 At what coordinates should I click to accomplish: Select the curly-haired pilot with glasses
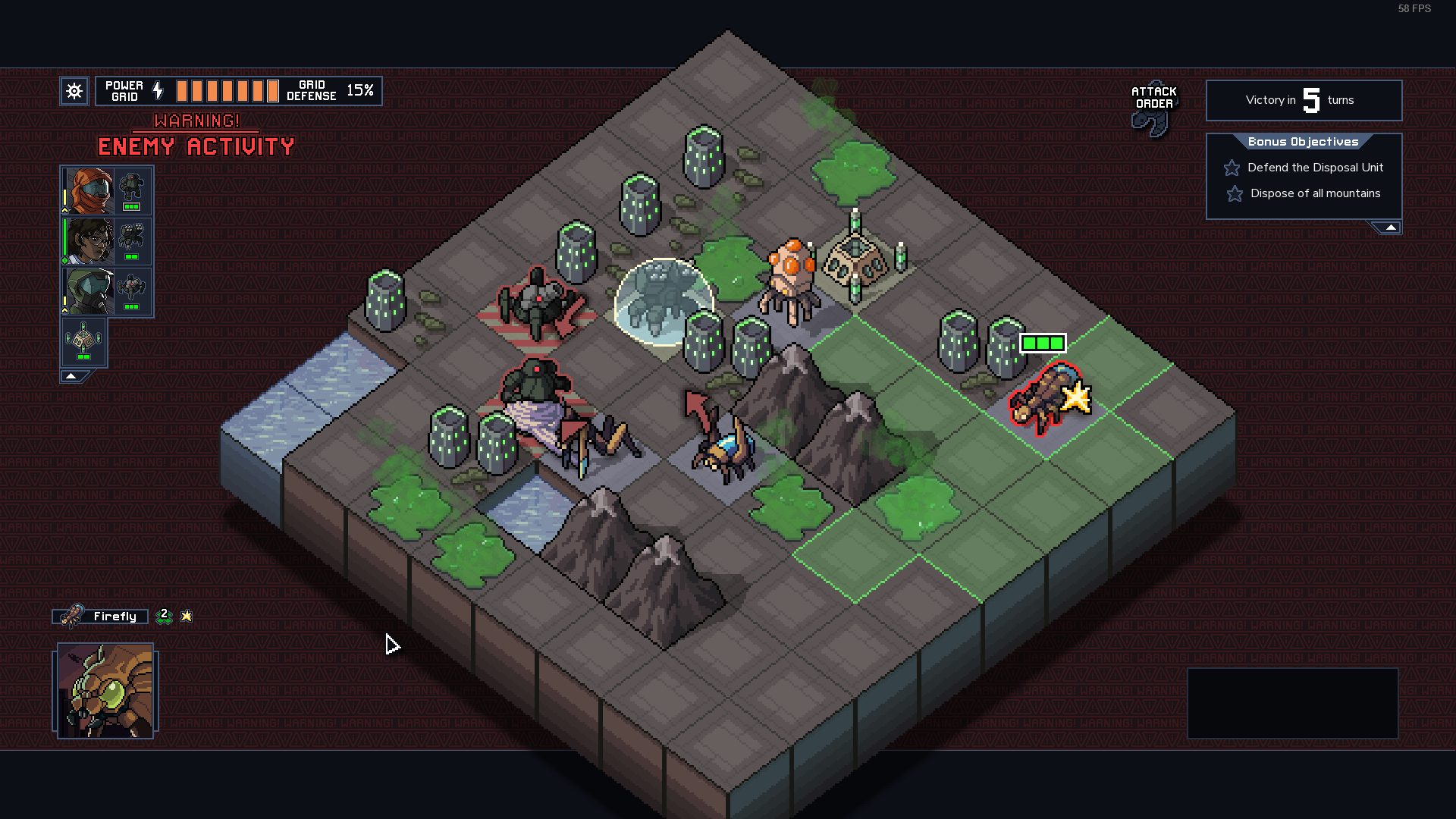pos(89,241)
